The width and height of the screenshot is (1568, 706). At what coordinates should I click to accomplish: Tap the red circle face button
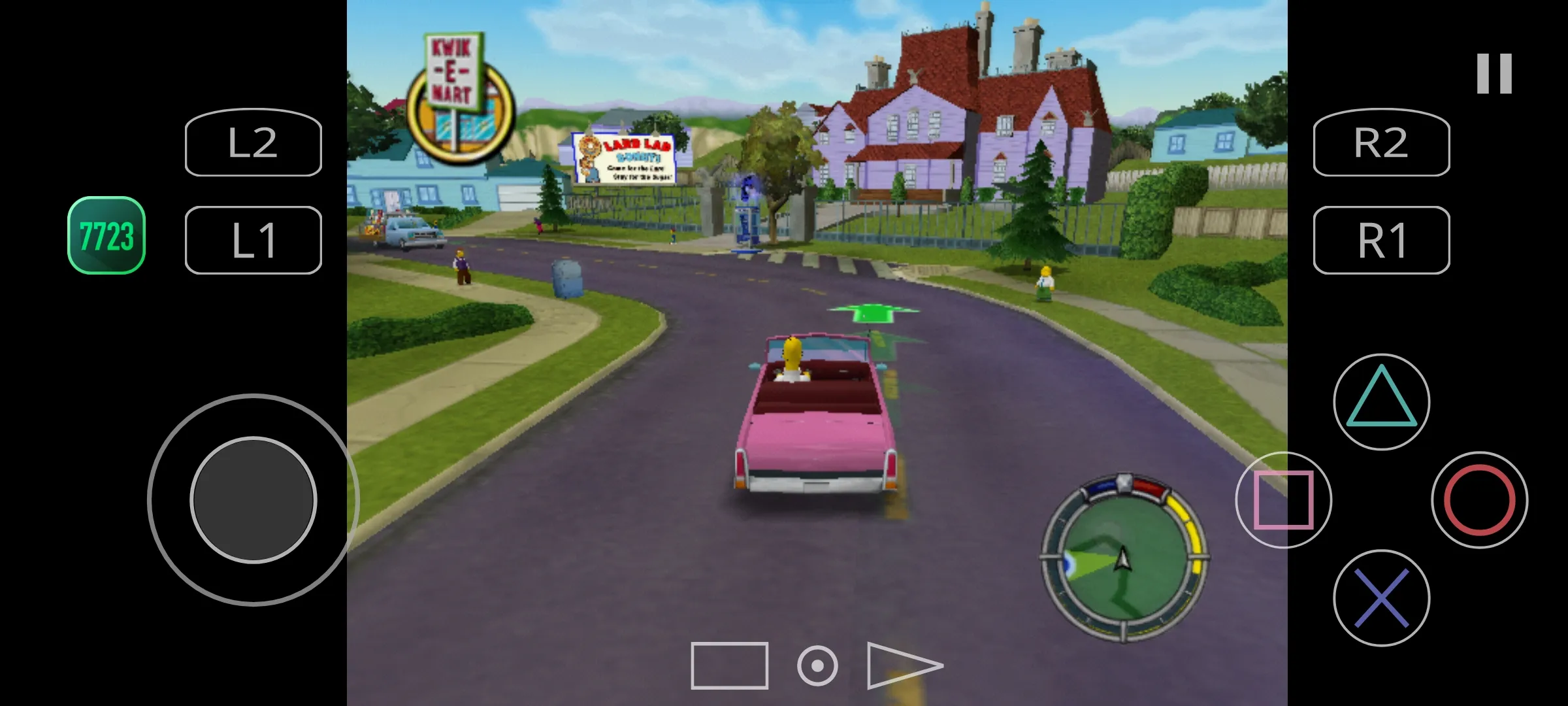tap(1479, 499)
